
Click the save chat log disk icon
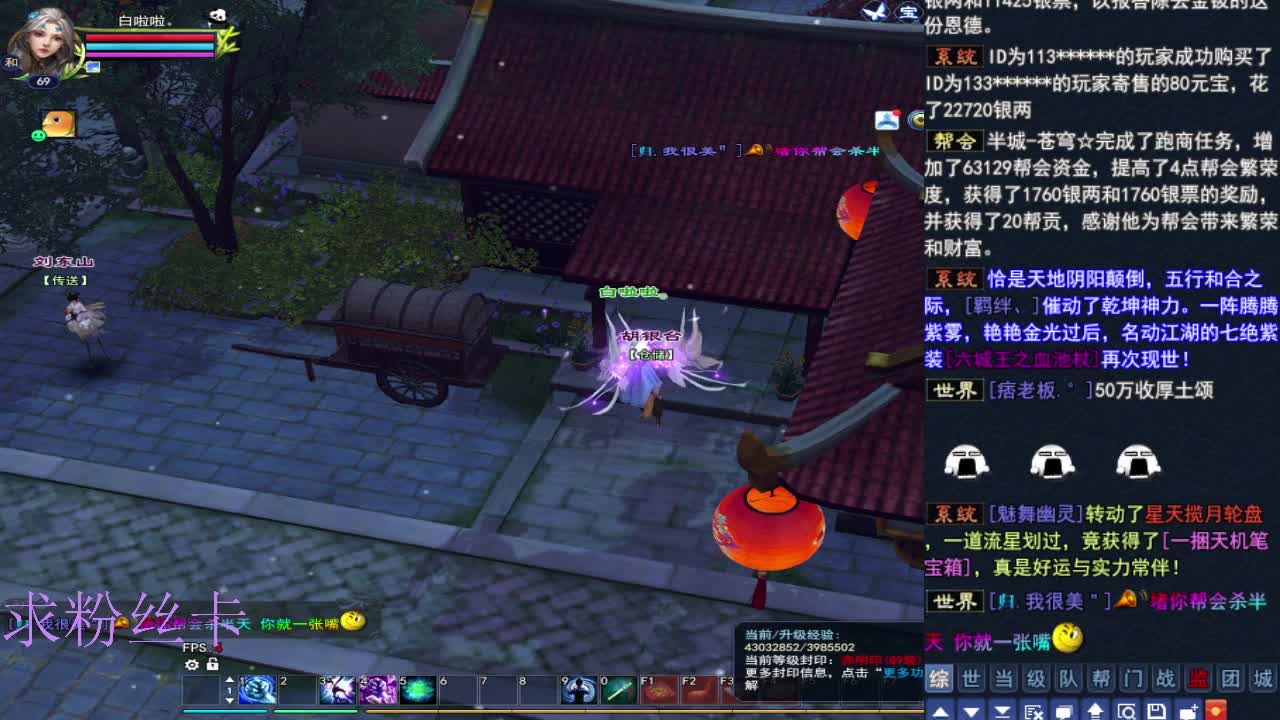tap(1159, 710)
